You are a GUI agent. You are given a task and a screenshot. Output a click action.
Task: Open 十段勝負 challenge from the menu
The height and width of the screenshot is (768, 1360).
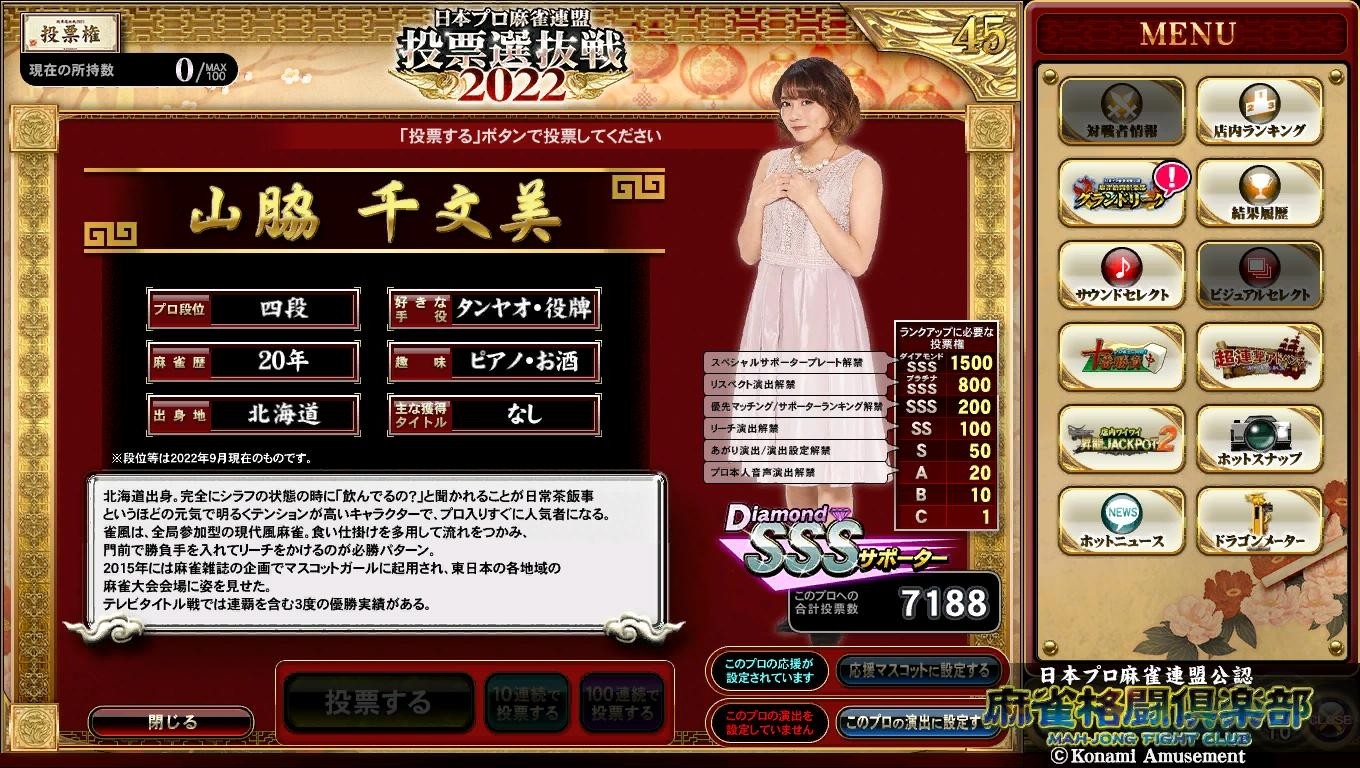1122,358
